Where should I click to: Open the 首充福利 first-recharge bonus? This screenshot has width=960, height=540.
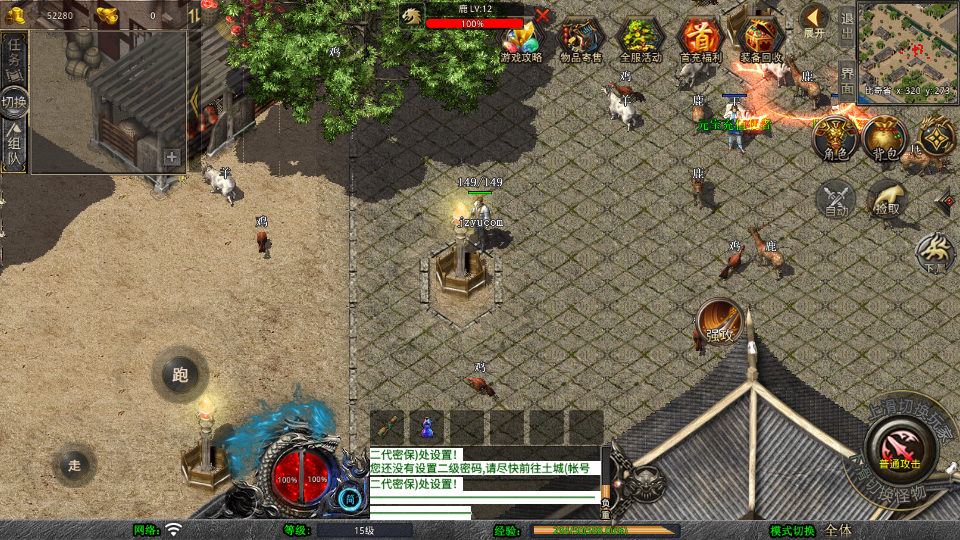click(x=700, y=40)
